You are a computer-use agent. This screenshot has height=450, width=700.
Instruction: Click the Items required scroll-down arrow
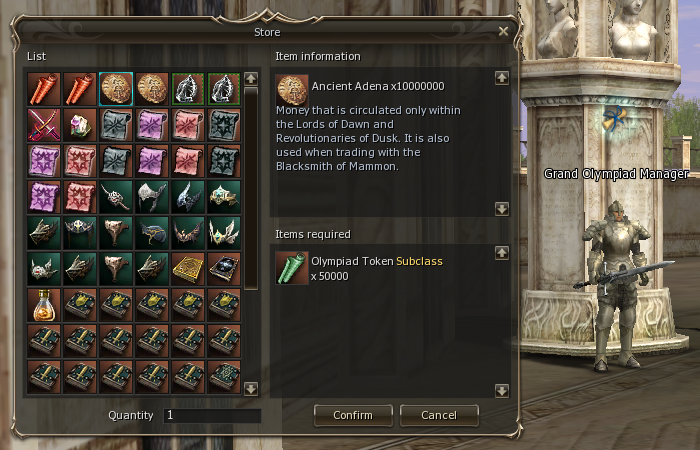point(502,389)
